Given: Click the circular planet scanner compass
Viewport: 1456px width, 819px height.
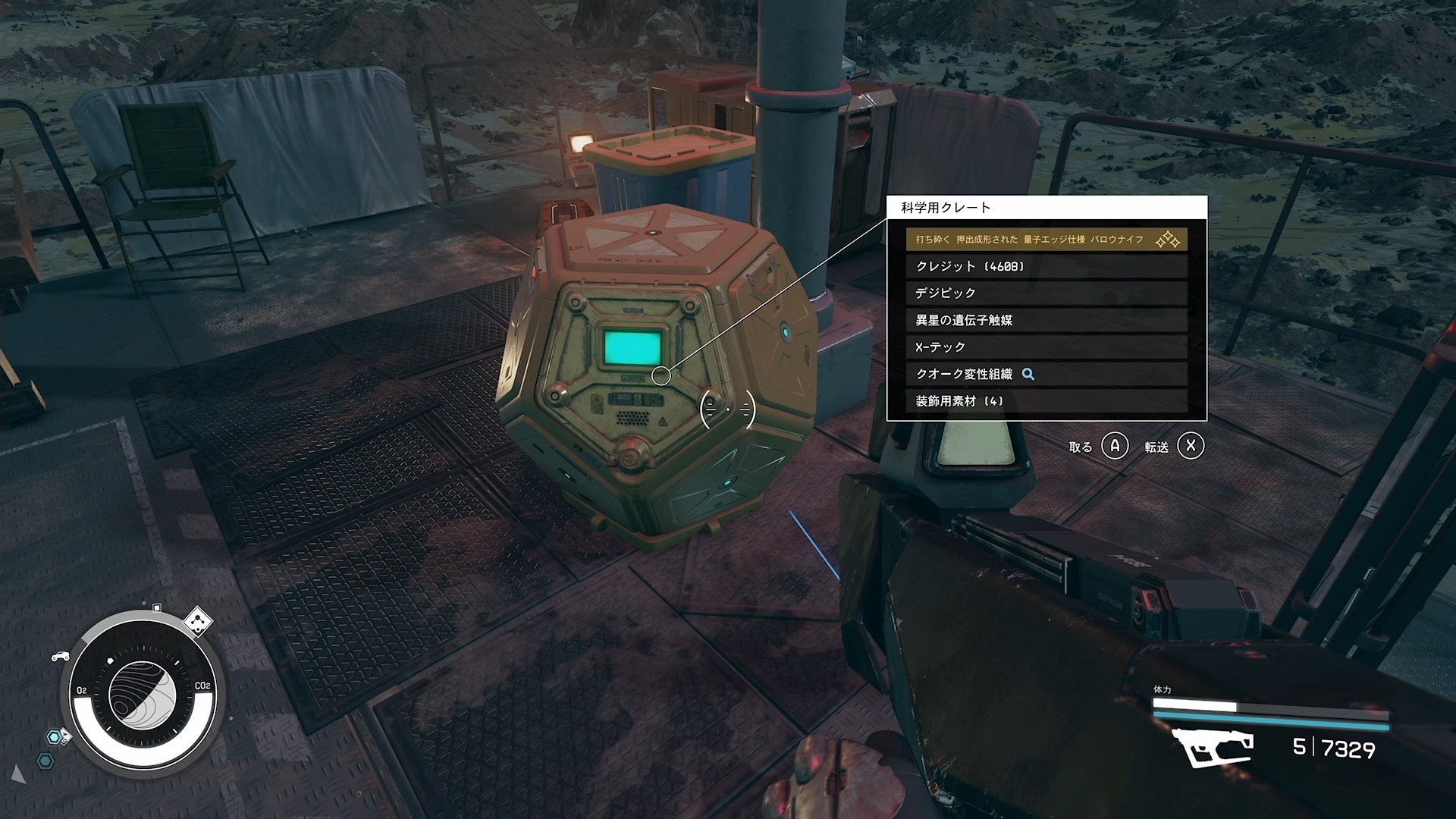Looking at the screenshot, I should (143, 692).
